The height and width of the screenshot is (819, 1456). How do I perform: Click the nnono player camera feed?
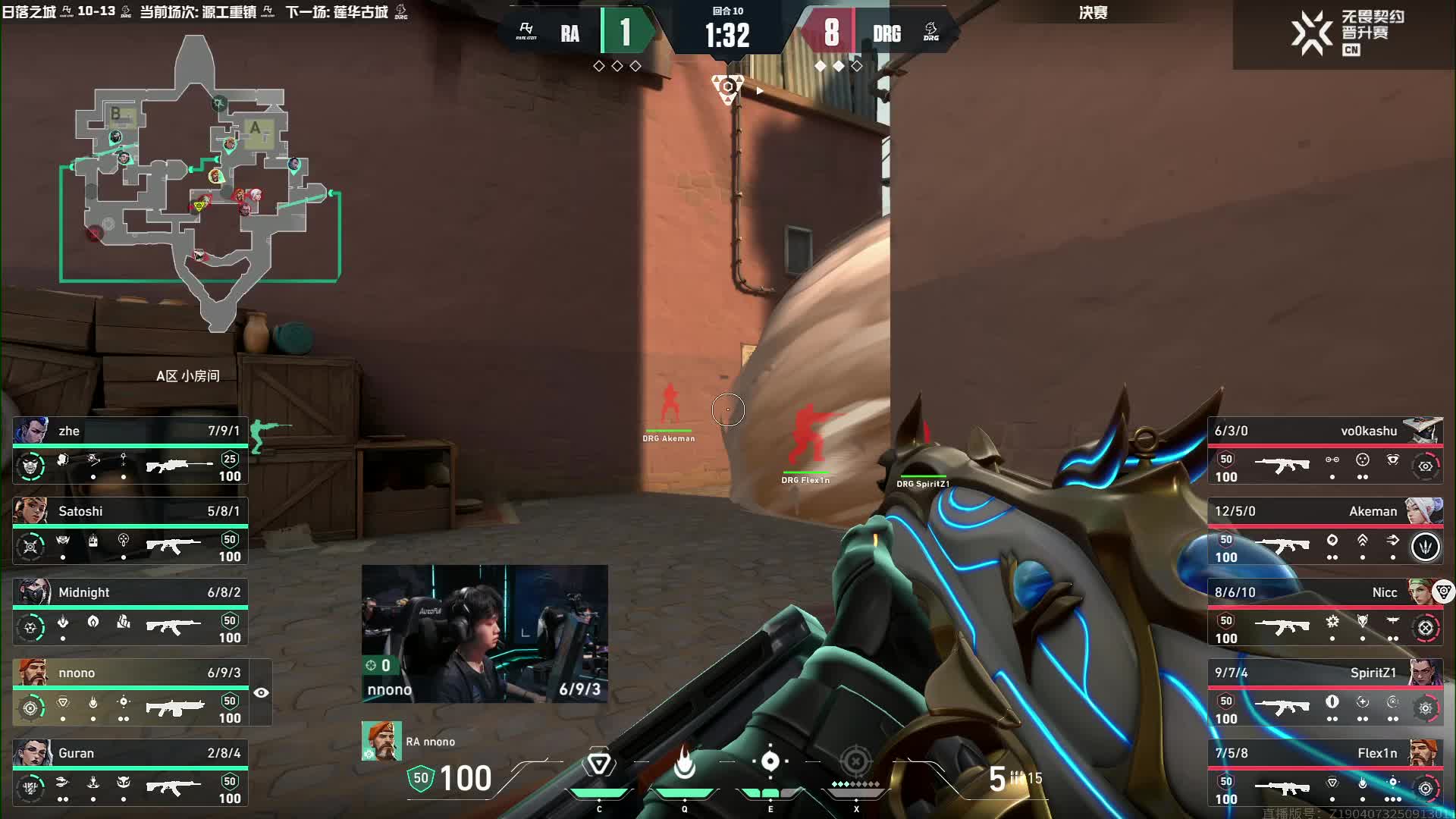click(x=485, y=633)
